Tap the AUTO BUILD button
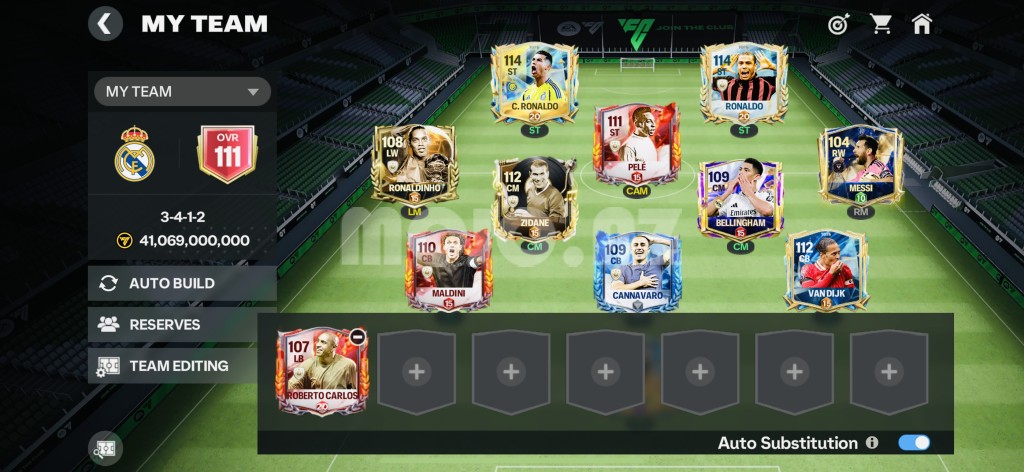Screen dimensions: 1024x472 [182, 283]
